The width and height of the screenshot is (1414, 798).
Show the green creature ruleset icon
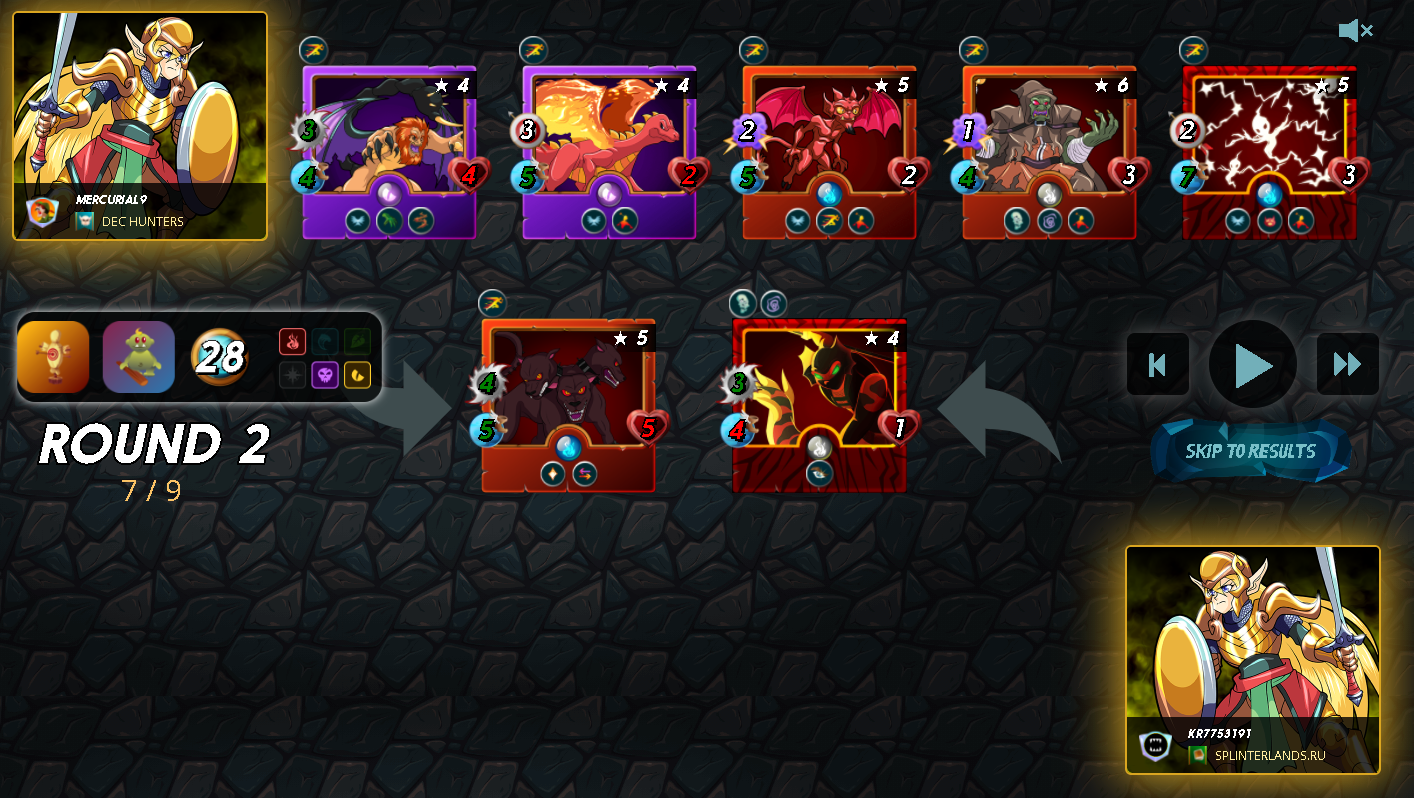click(139, 357)
